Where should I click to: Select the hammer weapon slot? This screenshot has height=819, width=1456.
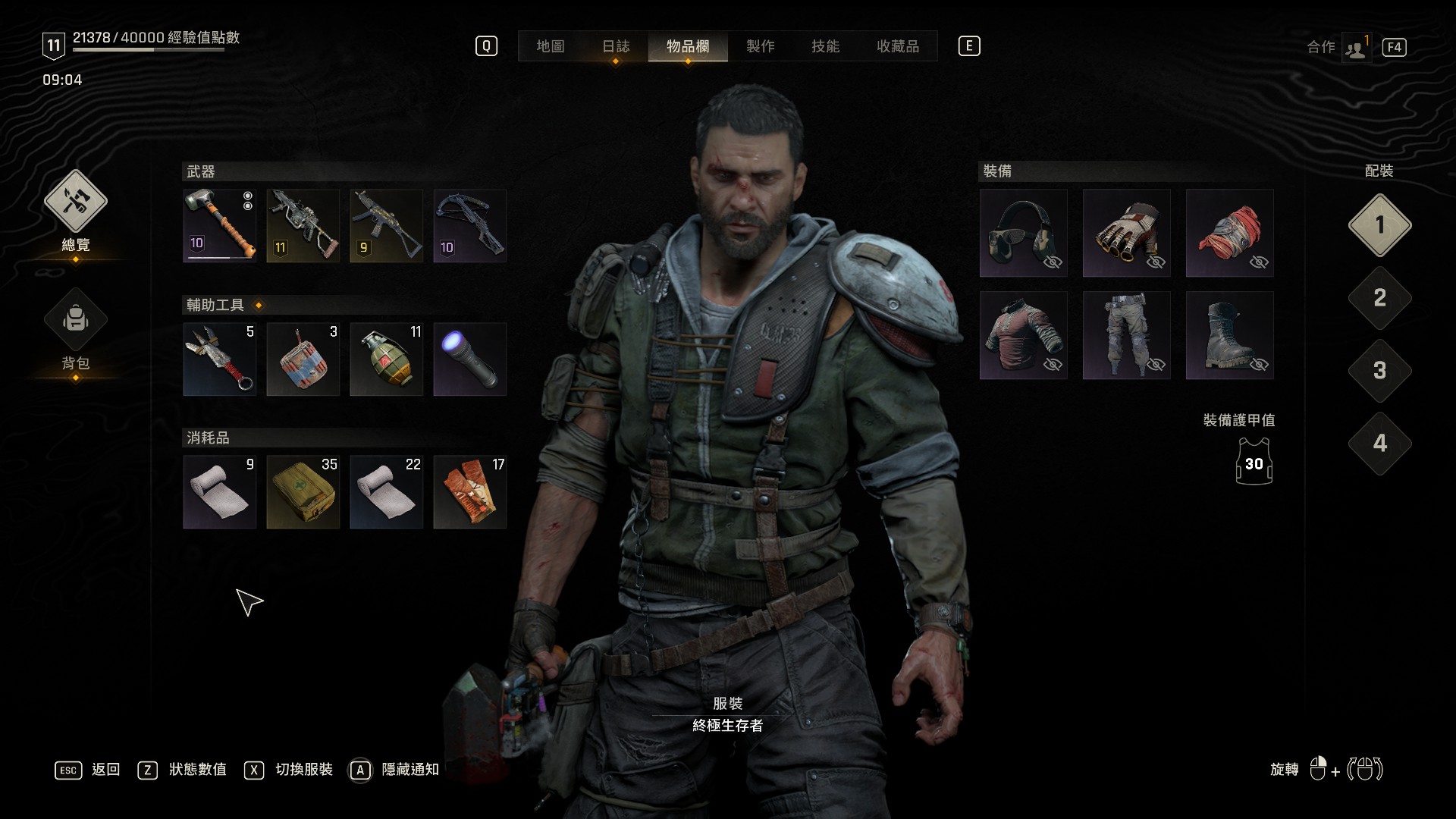tap(220, 226)
